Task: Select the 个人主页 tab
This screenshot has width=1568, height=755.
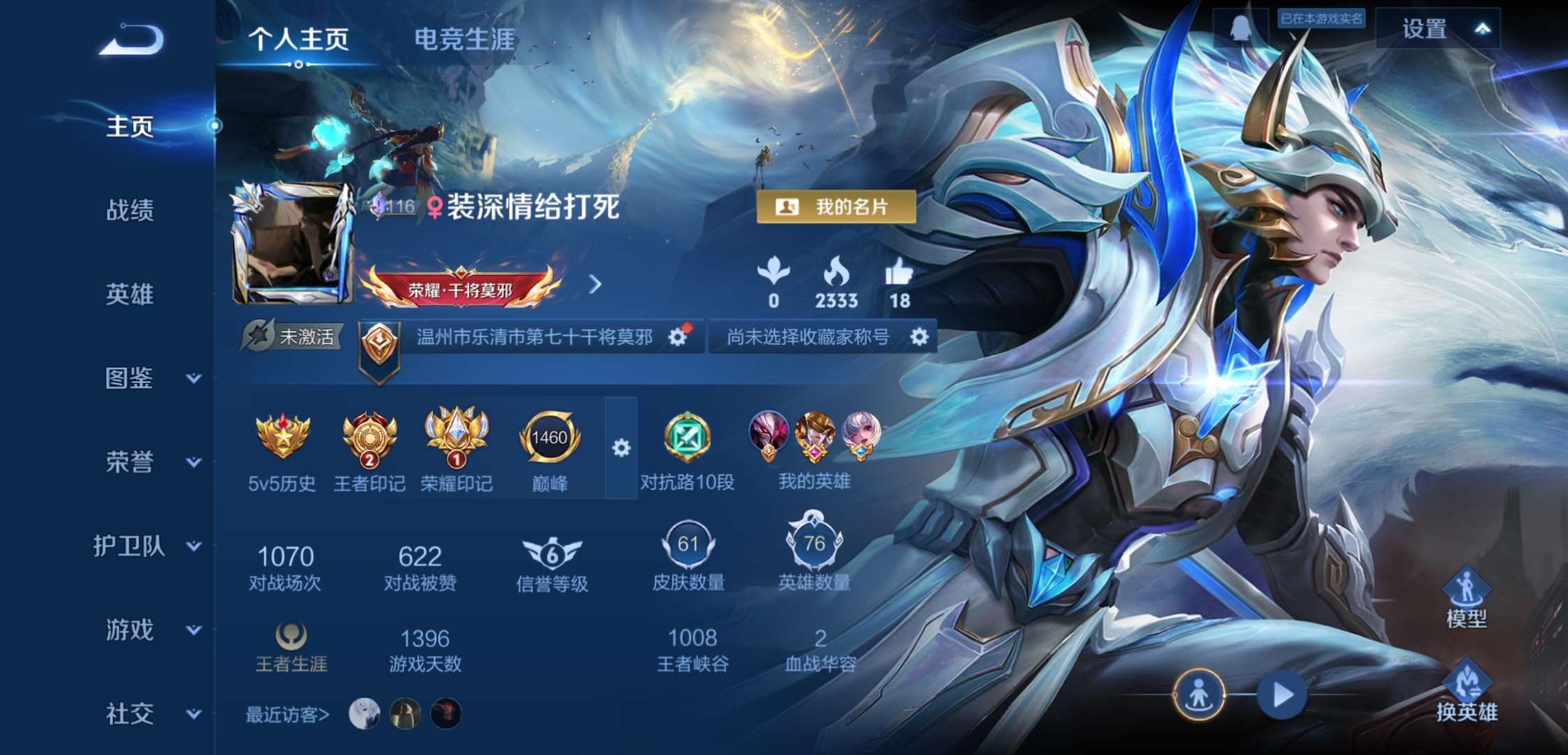Action: (299, 41)
